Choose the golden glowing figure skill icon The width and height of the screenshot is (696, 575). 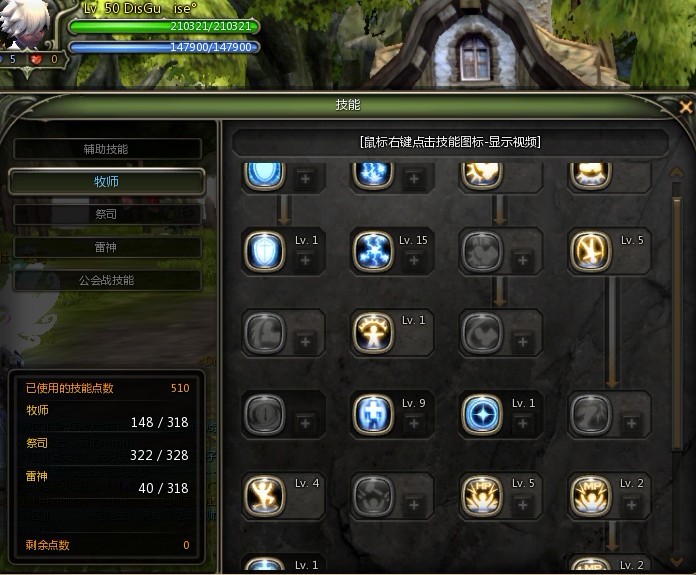pyautogui.click(x=372, y=333)
